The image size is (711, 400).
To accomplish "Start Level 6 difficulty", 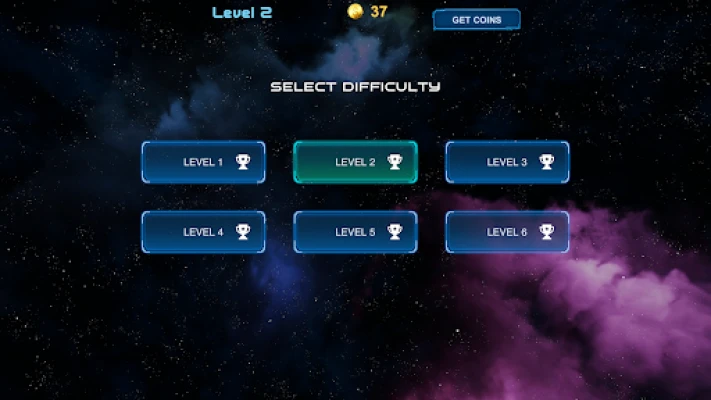I will [x=507, y=232].
